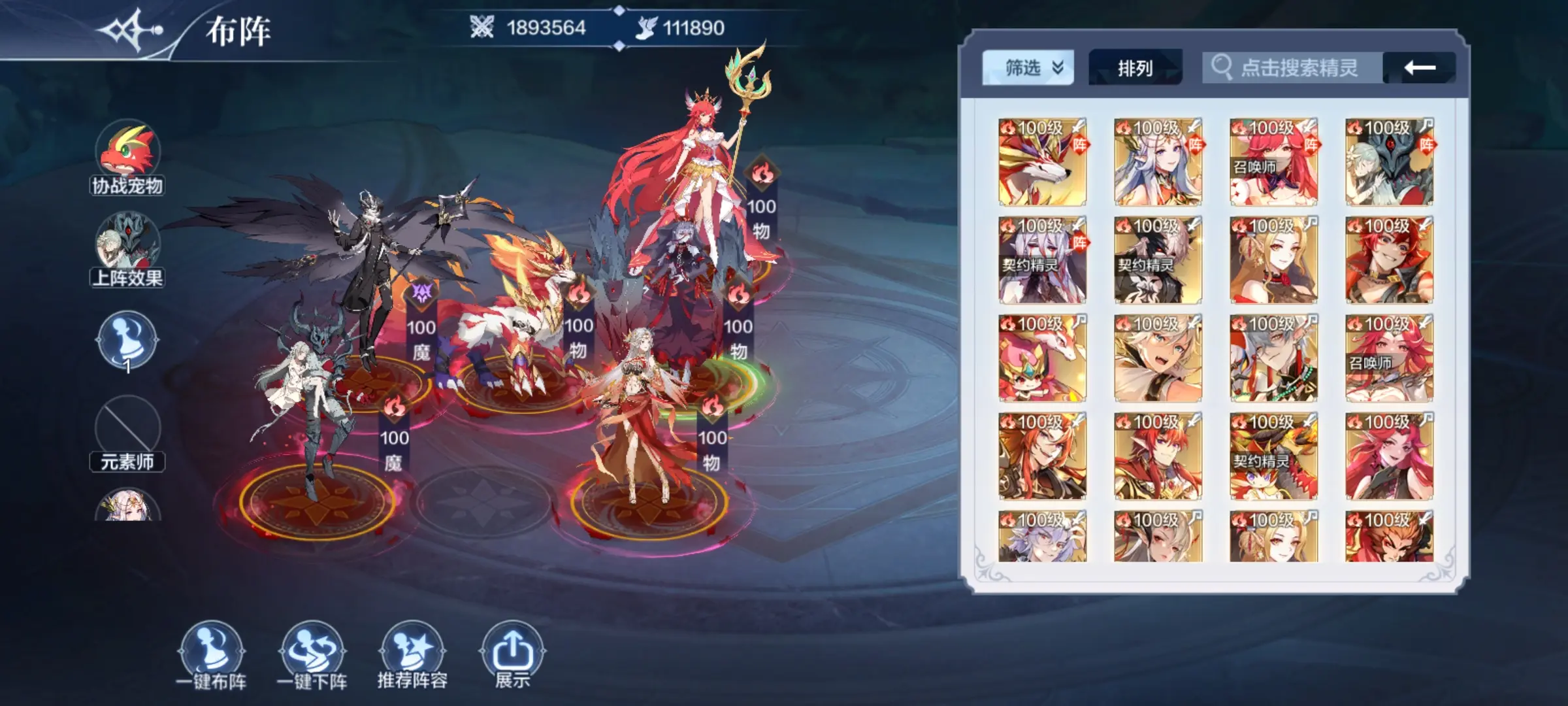The width and height of the screenshot is (1568, 706).
Task: Choose the top-row 召唤师 spirit card
Action: coord(1273,162)
